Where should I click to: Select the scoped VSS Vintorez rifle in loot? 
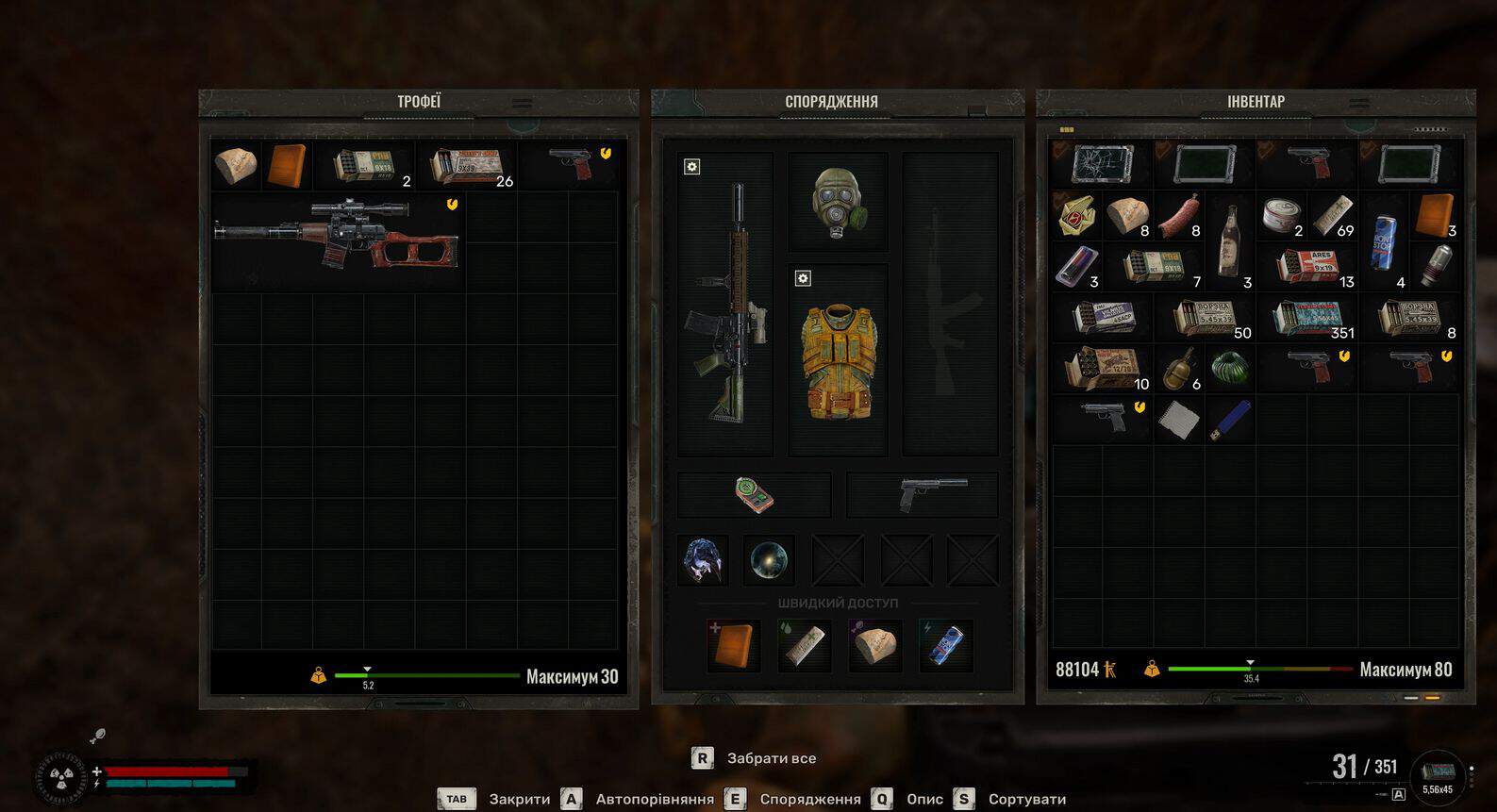[x=337, y=236]
